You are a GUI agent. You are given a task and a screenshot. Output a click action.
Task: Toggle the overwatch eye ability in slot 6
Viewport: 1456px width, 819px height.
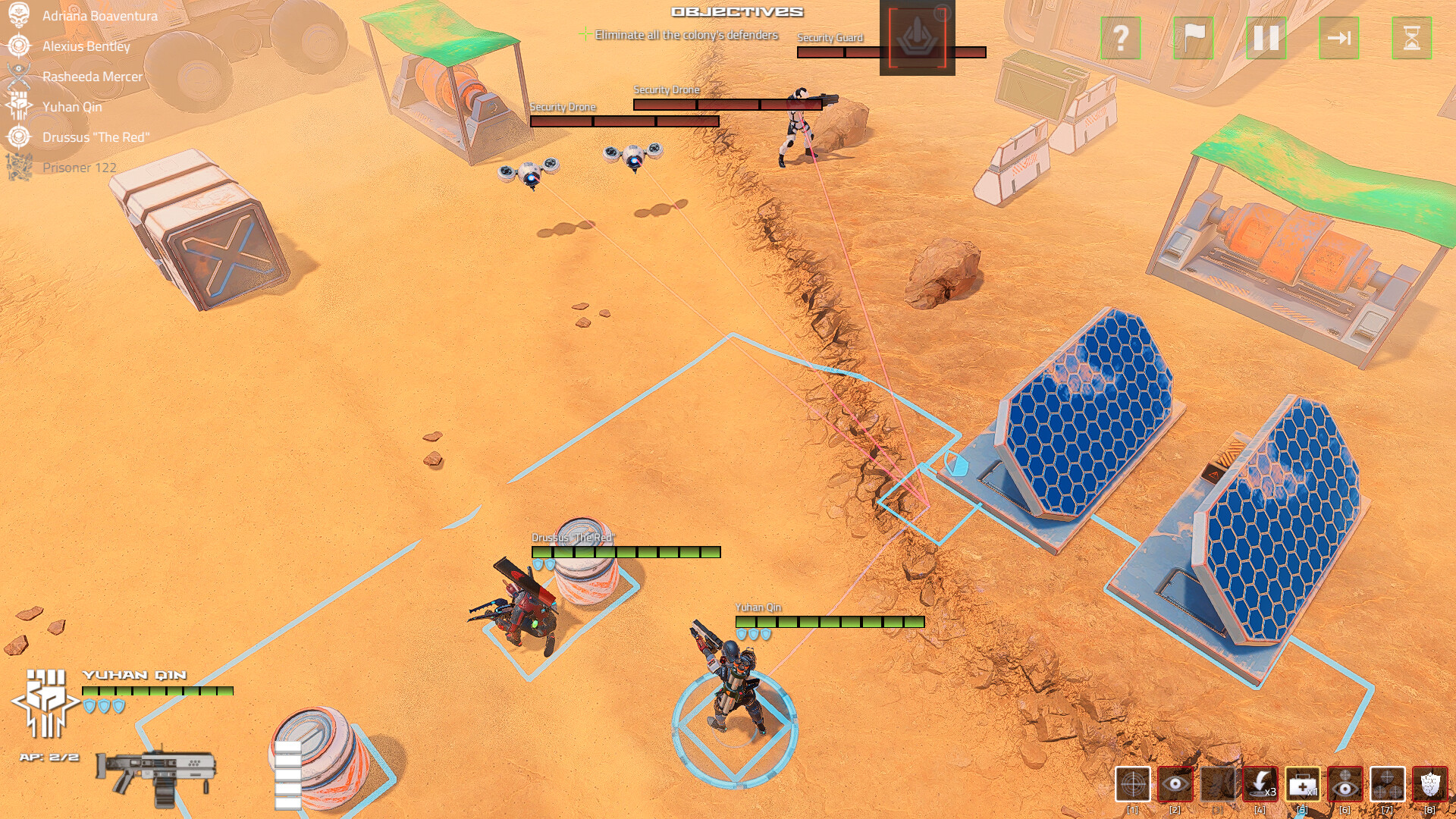point(1345,784)
